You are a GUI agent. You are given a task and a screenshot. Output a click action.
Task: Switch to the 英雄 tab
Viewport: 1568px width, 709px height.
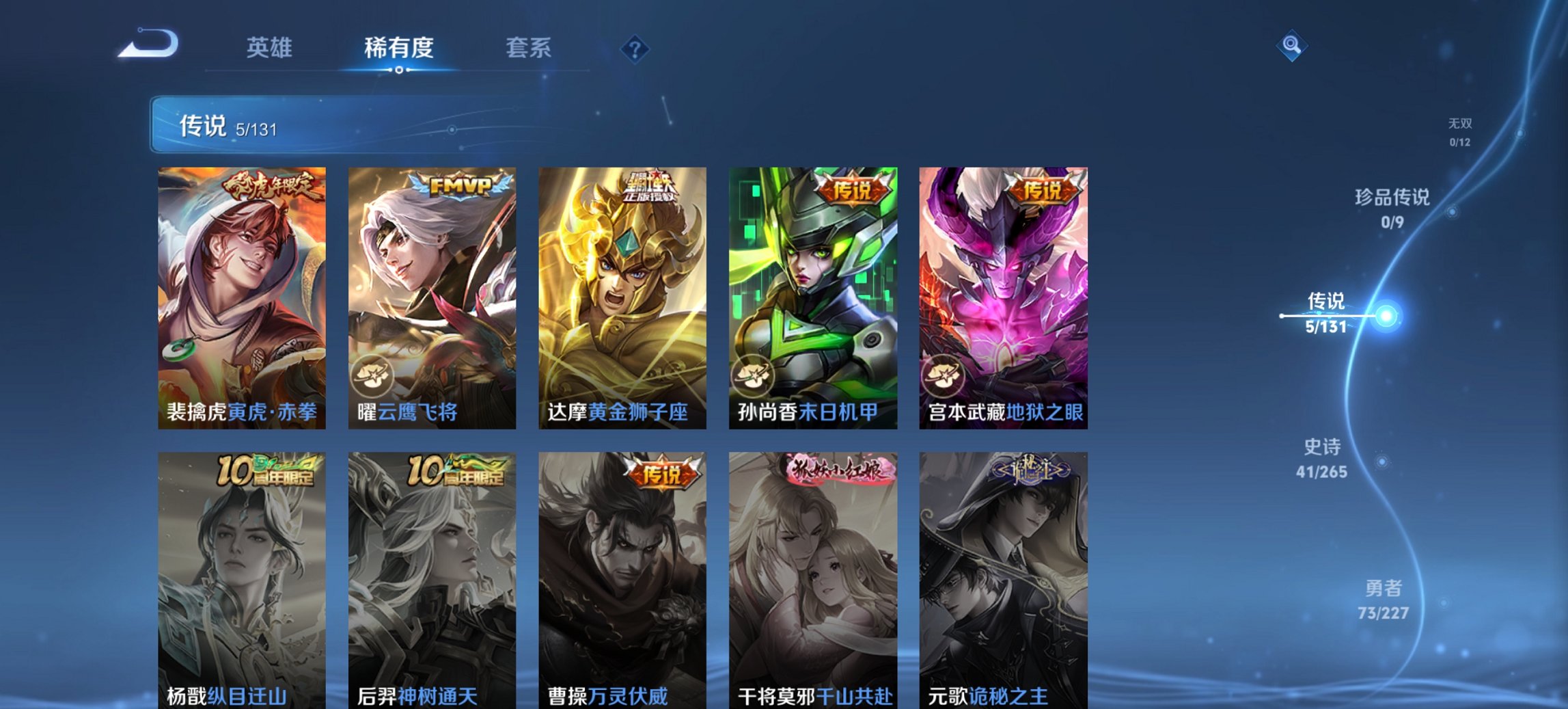[271, 48]
